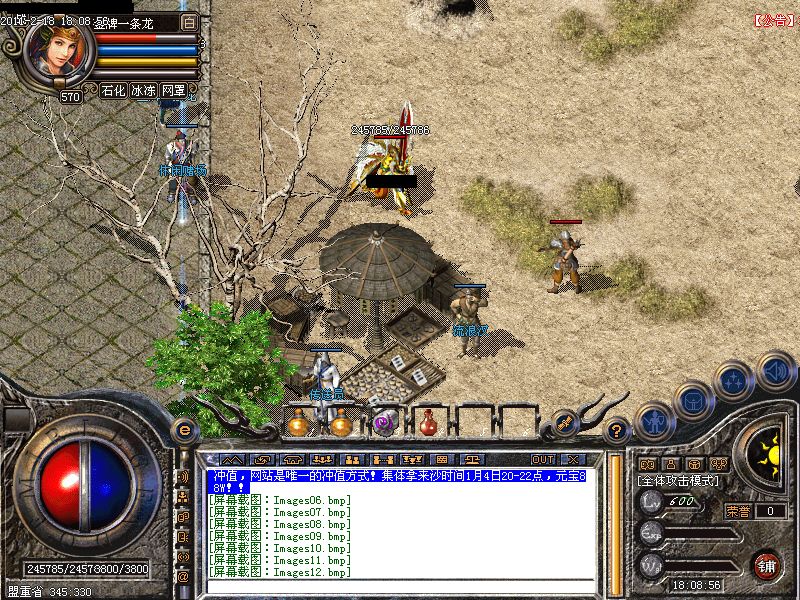
Task: Use the red potion flask in the belt
Action: (428, 422)
